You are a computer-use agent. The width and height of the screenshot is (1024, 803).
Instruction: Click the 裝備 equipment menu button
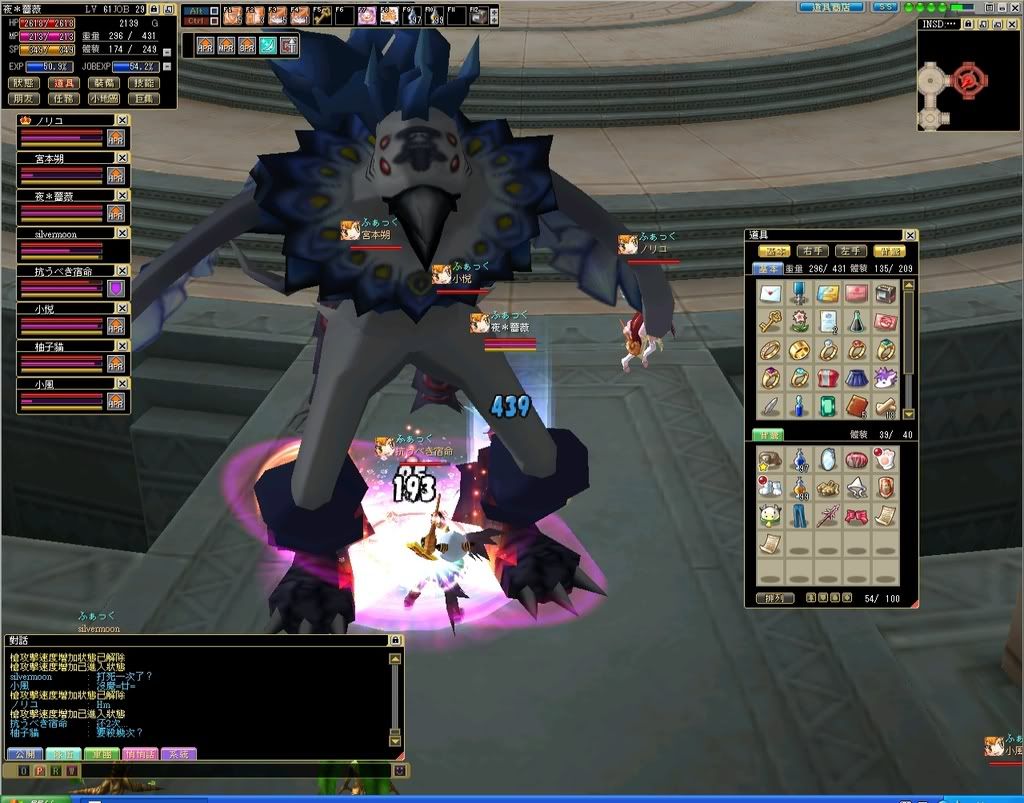(104, 83)
